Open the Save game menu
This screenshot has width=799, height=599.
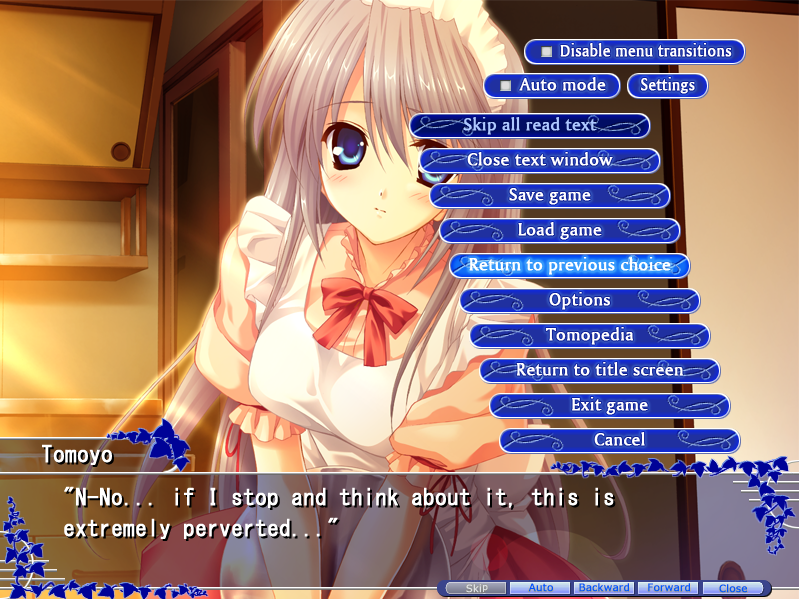click(550, 195)
